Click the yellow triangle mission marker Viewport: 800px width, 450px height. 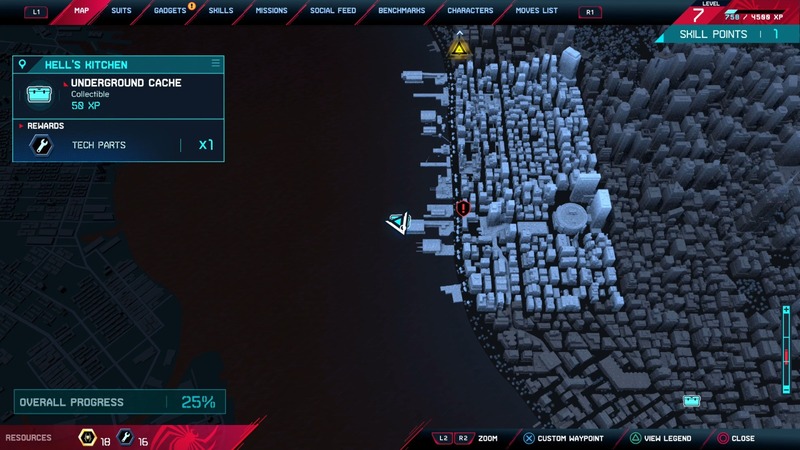tap(460, 47)
